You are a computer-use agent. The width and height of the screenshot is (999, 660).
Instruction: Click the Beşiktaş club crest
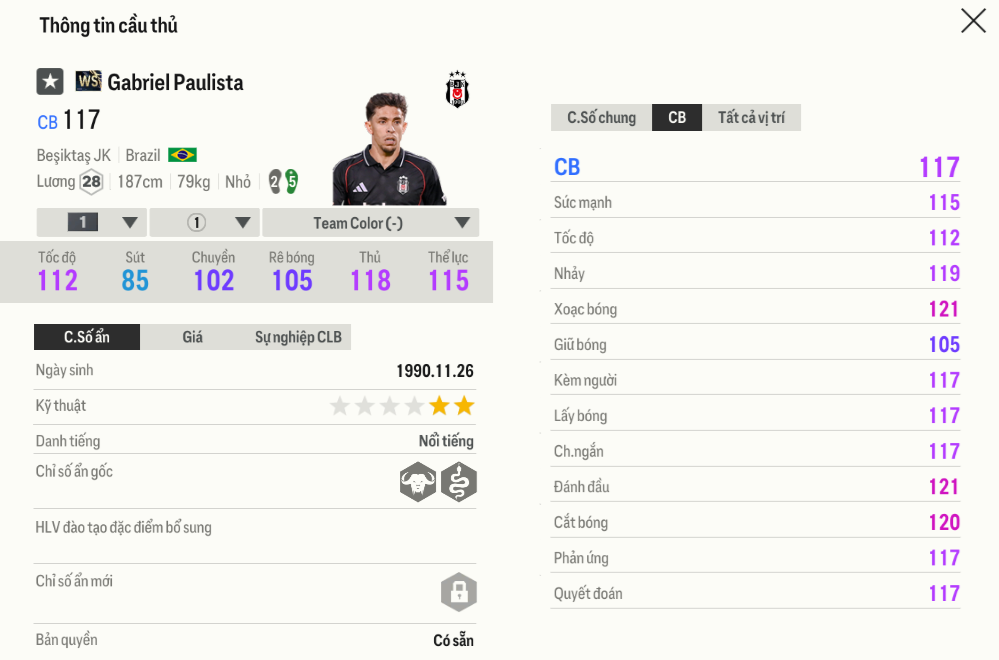coord(457,90)
